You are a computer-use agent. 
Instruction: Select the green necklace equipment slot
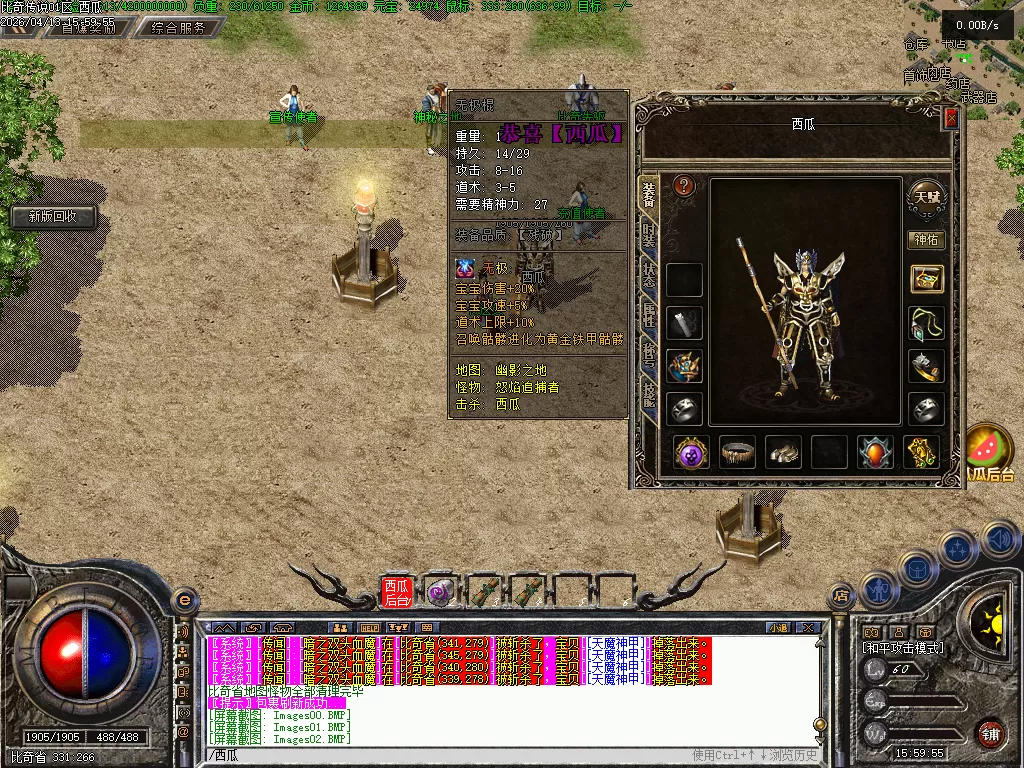click(x=927, y=323)
